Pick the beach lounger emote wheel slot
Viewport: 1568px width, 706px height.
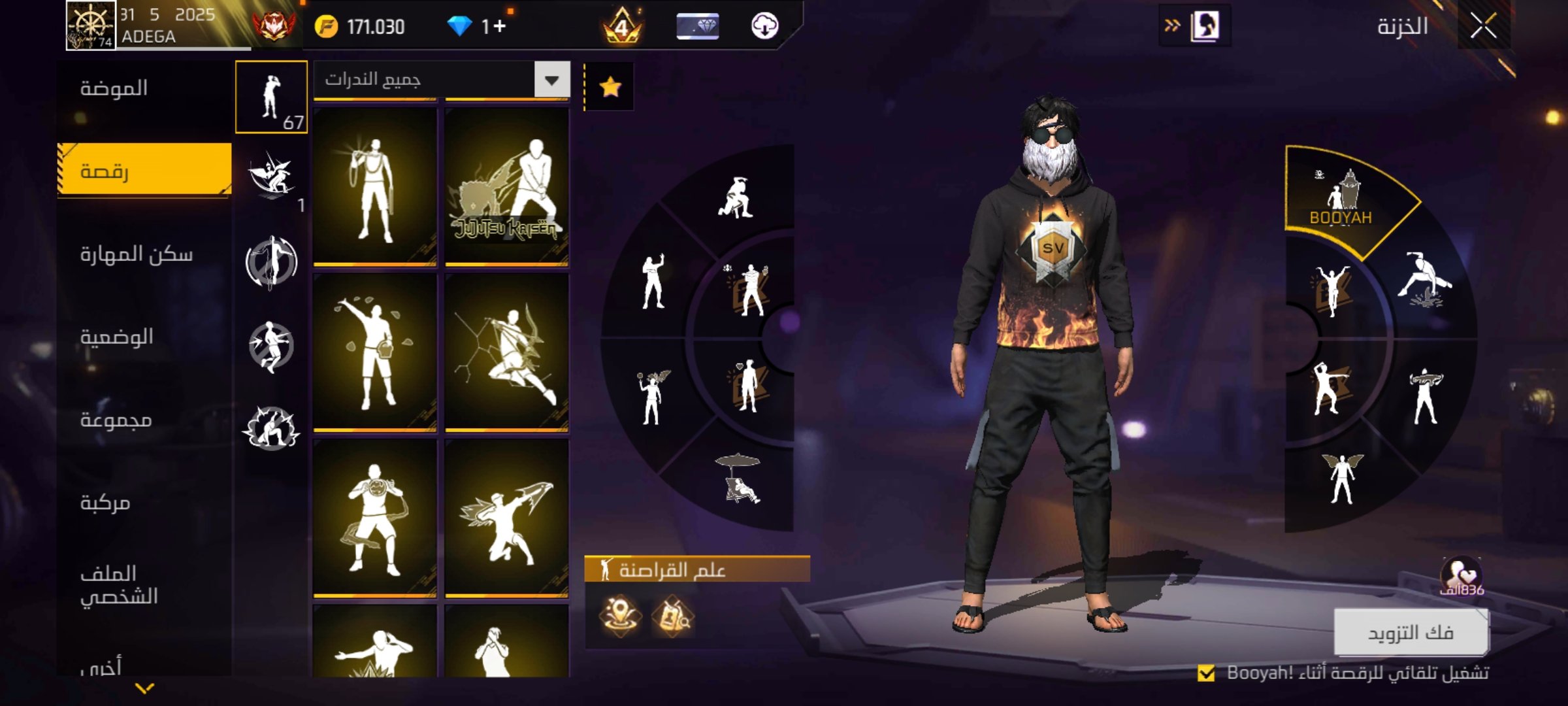(738, 480)
